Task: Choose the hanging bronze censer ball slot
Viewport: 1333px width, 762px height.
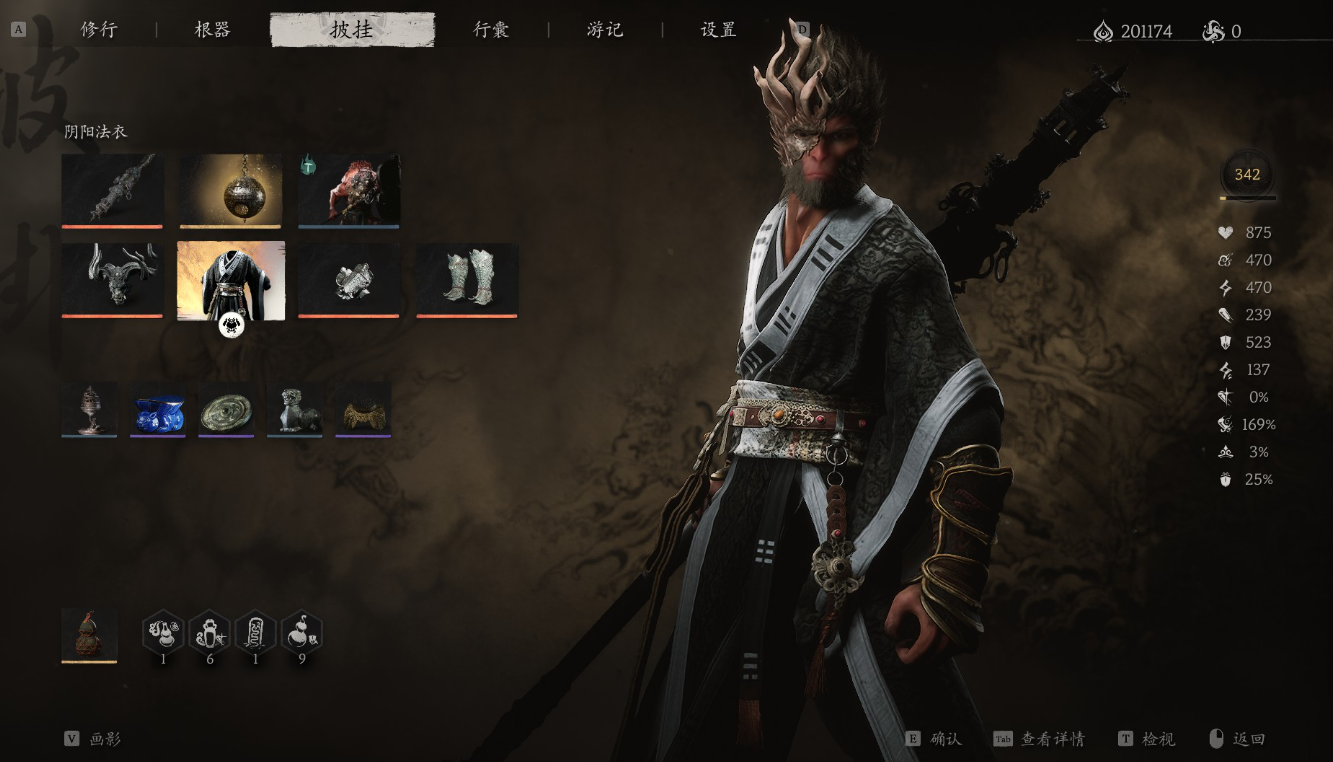Action: (x=231, y=189)
